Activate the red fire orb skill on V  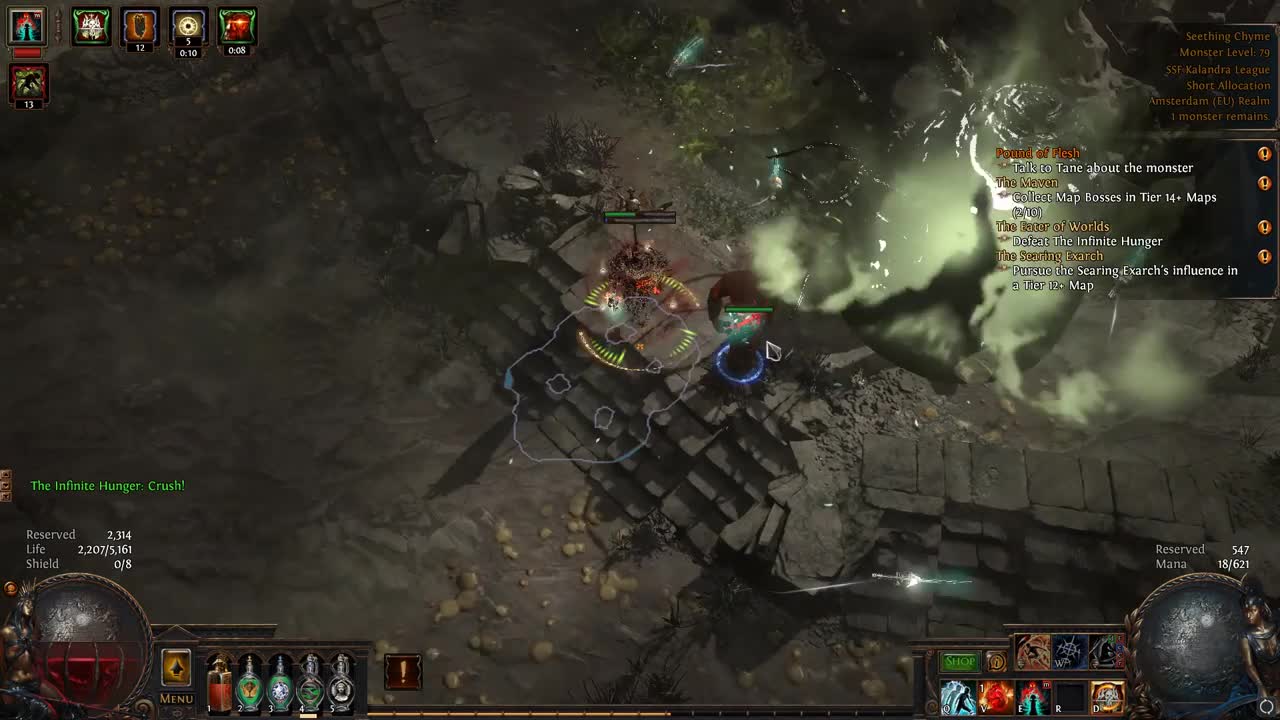[x=995, y=697]
